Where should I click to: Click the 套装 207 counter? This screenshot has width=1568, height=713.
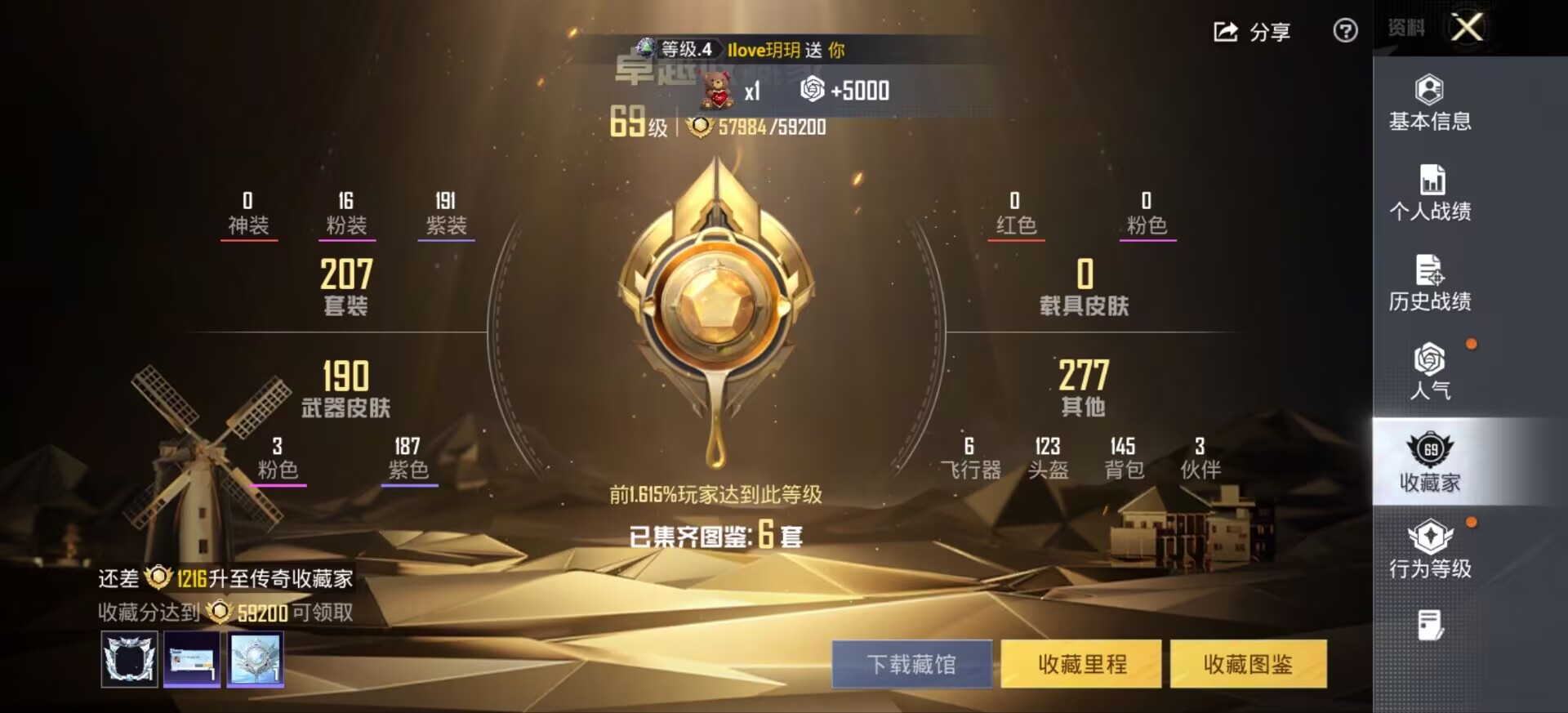point(346,285)
